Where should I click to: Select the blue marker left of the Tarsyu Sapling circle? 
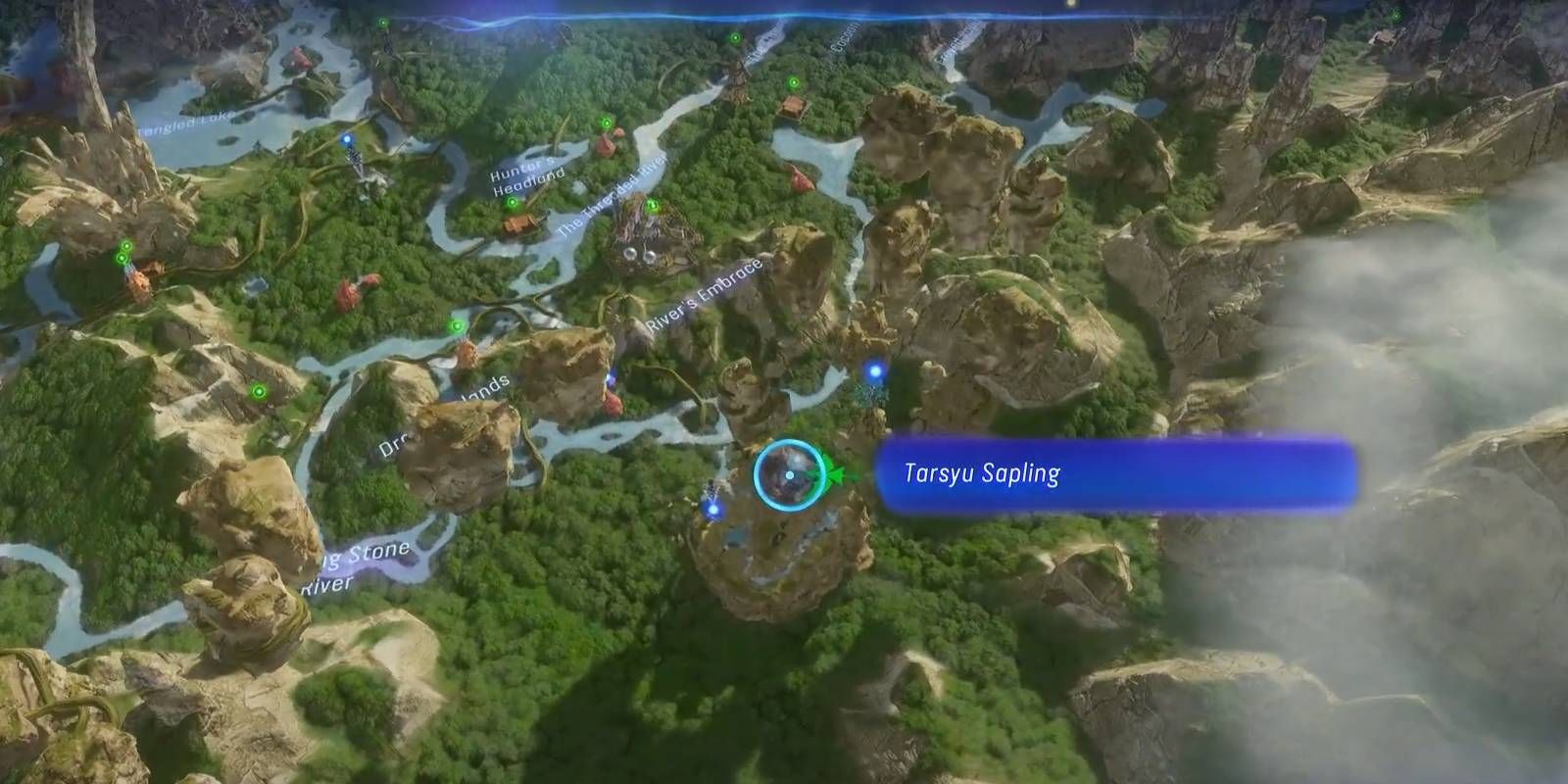712,511
